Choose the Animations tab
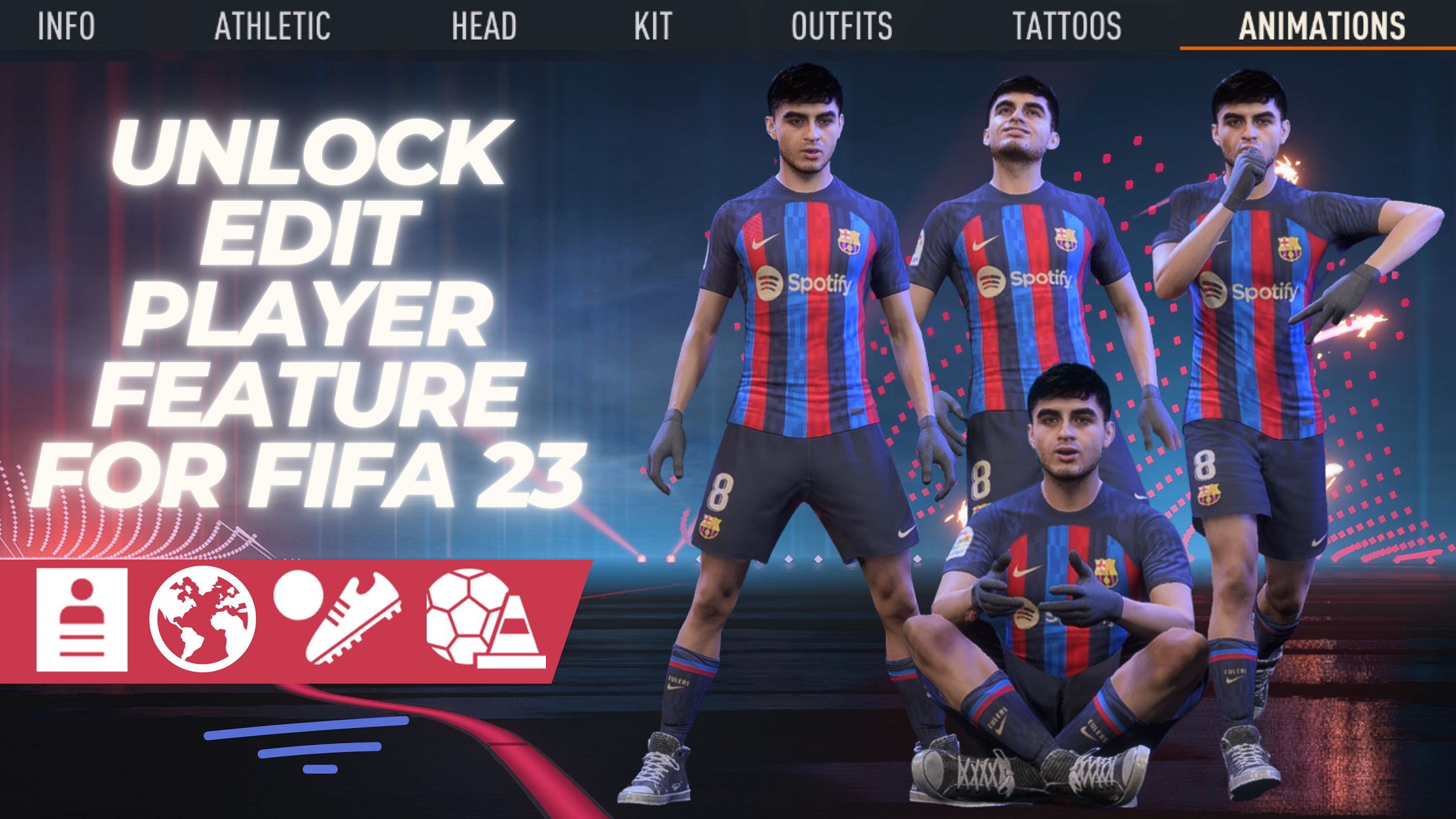Screen dimensions: 1456x819 1321,27
